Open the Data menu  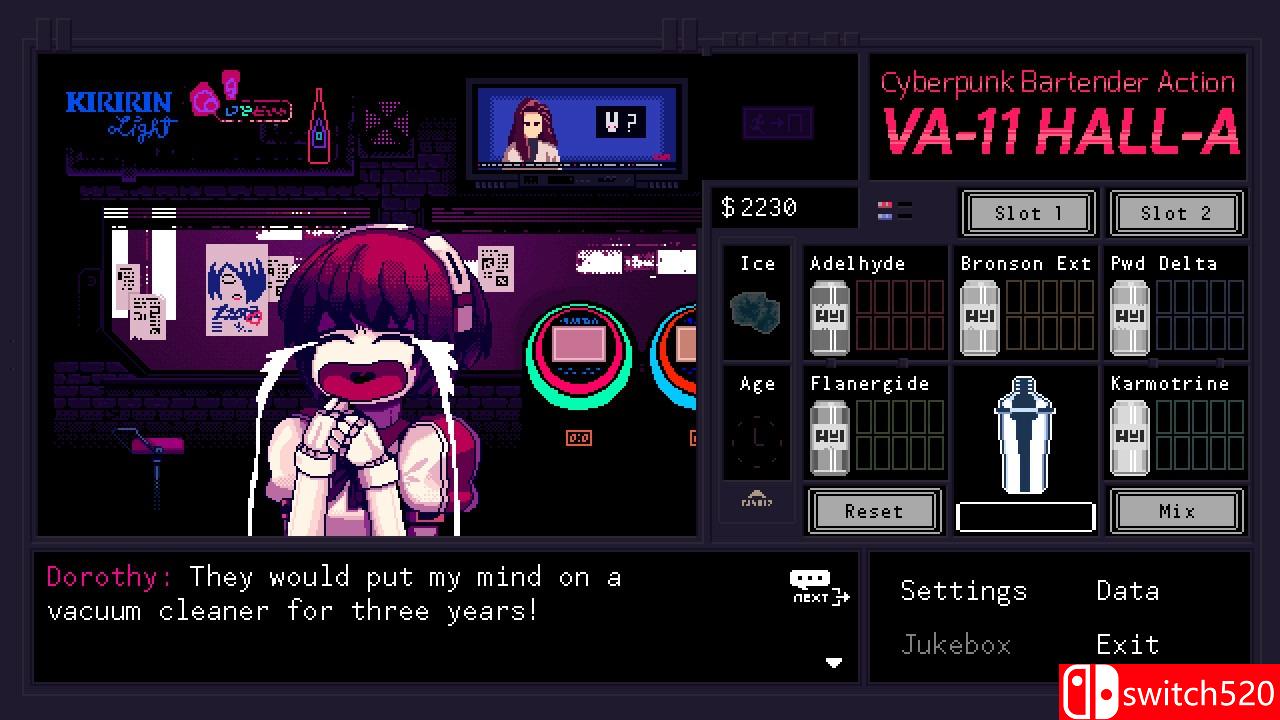1127,591
